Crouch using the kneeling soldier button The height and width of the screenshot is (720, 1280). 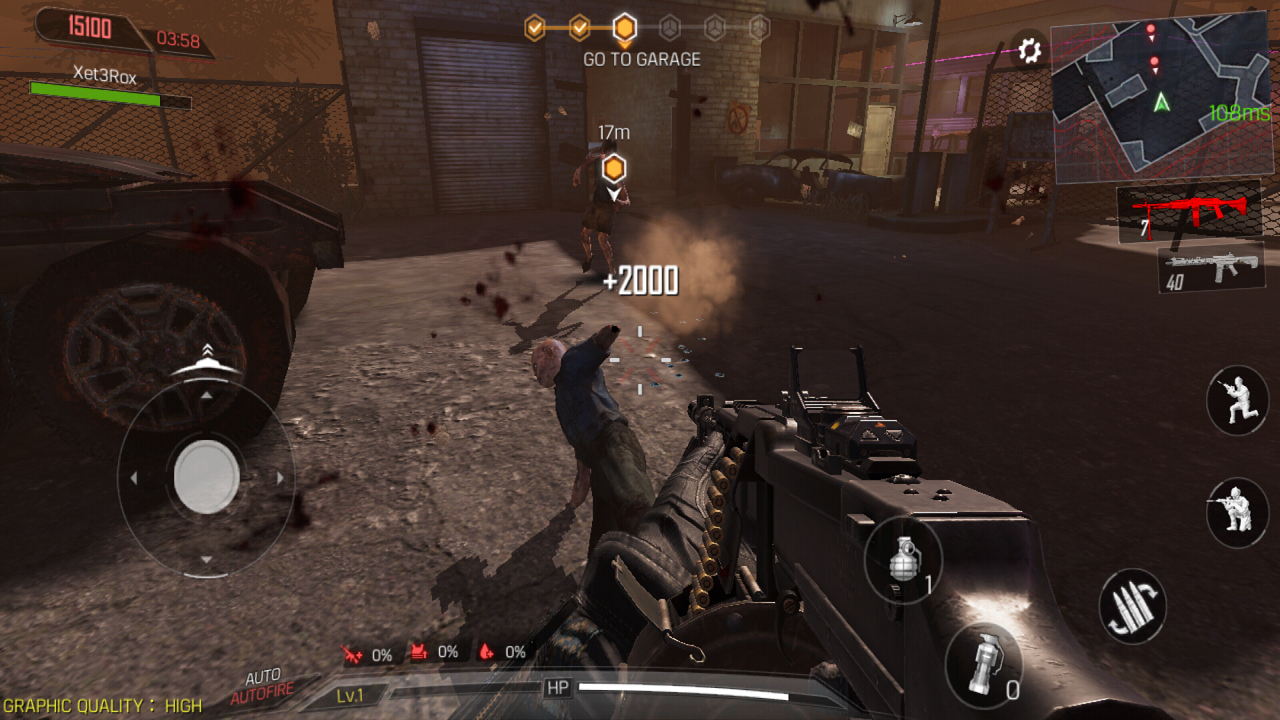pyautogui.click(x=1238, y=512)
